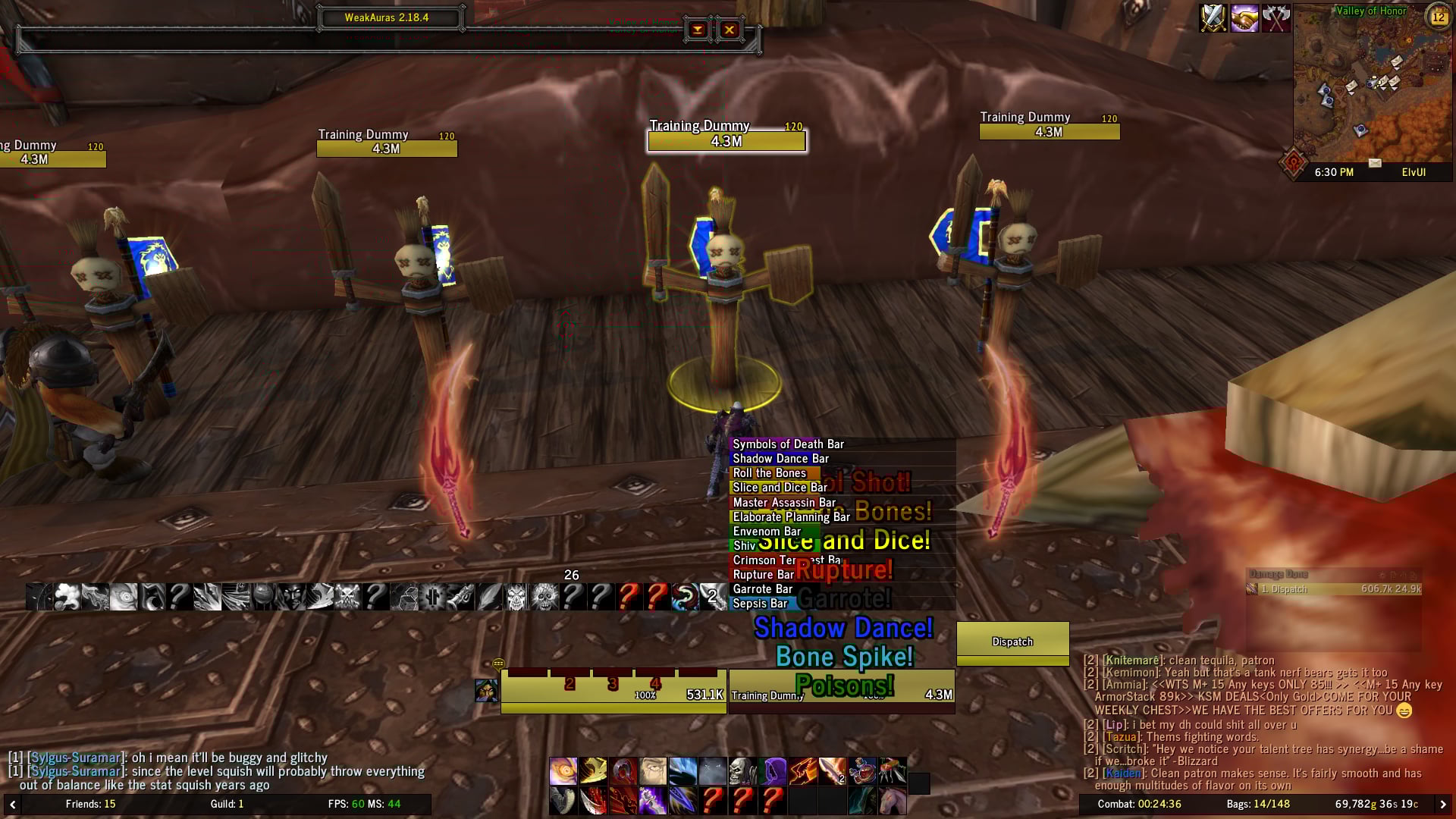The height and width of the screenshot is (819, 1456).
Task: Check the mail envelope under the minimap
Action: 1375,163
